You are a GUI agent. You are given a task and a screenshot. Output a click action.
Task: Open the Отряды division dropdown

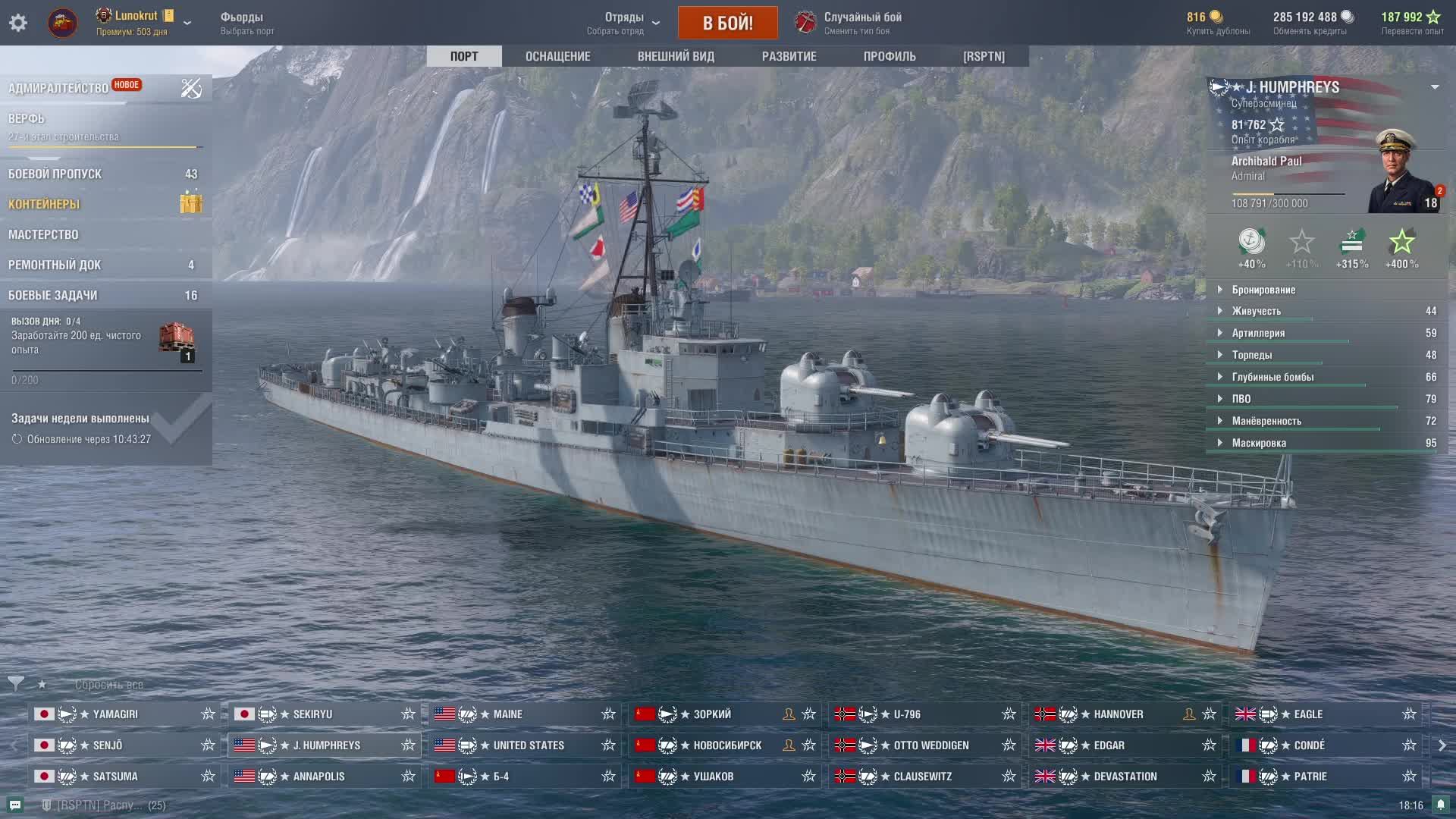[624, 23]
